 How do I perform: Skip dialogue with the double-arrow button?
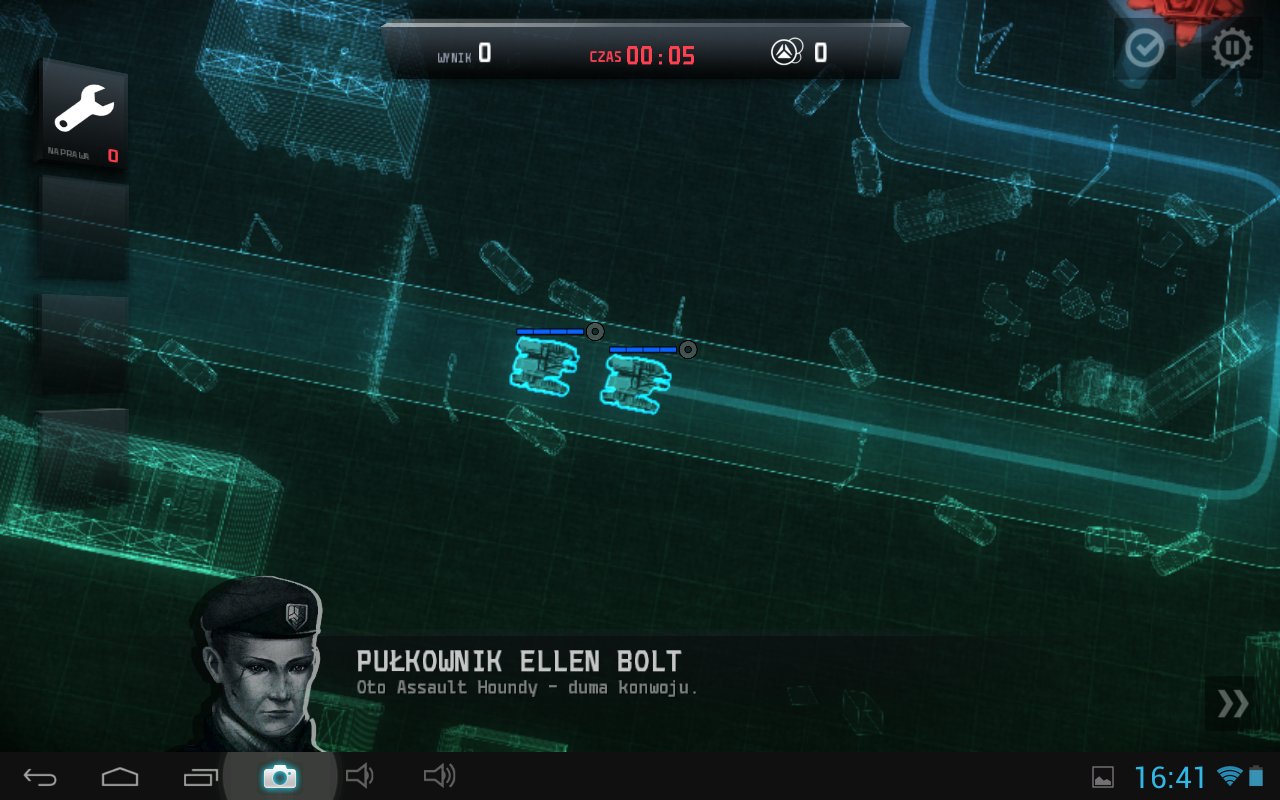click(1232, 704)
